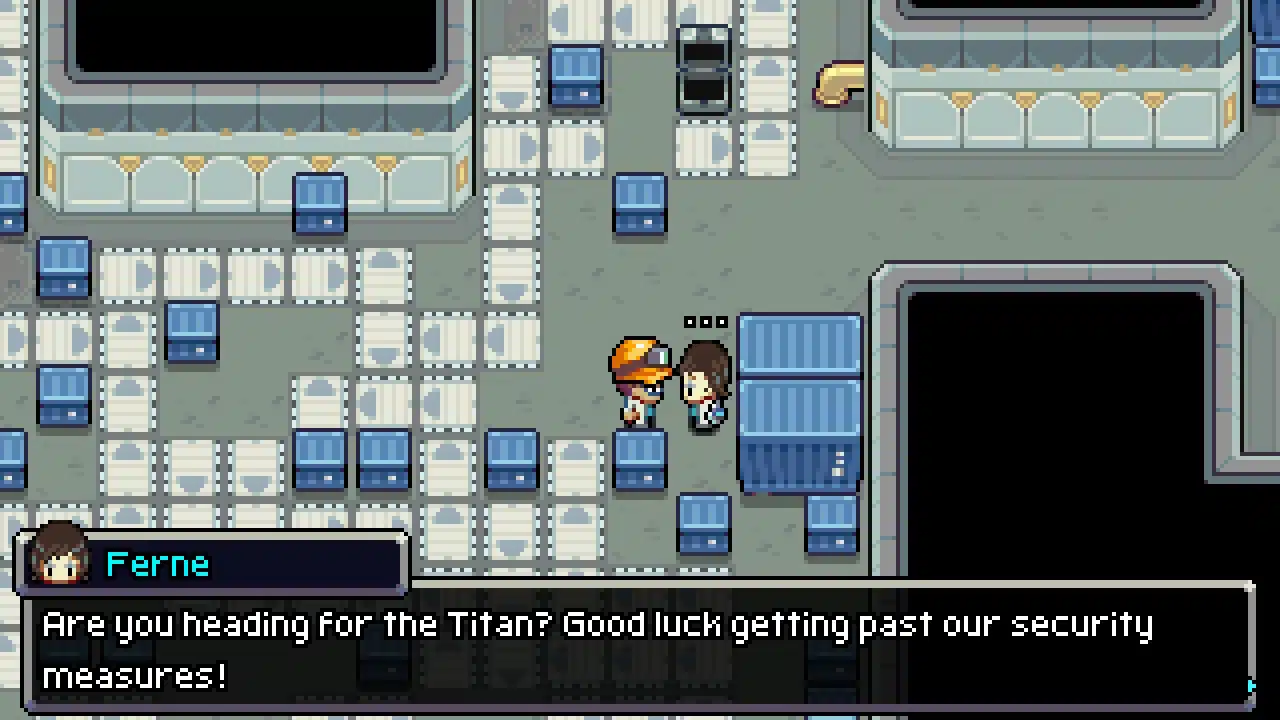The image size is (1280, 720).
Task: Click the small blue cabinet below the speech bubble
Action: (x=705, y=525)
